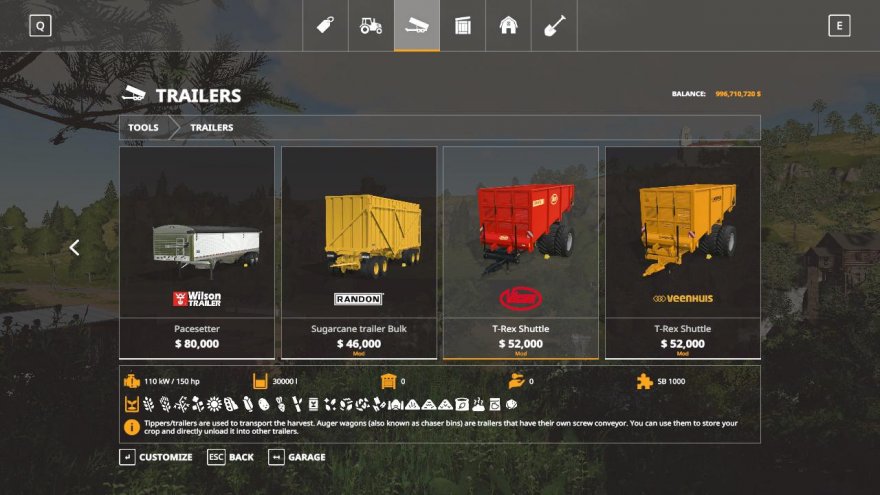880x495 pixels.
Task: Open the price tag brands tab
Action: pyautogui.click(x=325, y=26)
